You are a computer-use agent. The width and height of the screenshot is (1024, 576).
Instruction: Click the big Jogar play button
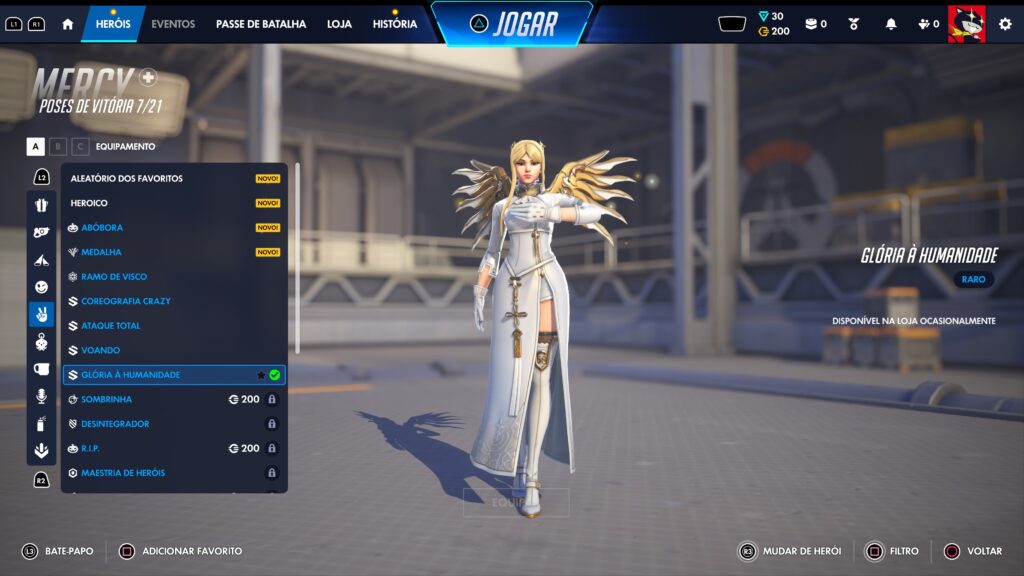[512, 24]
